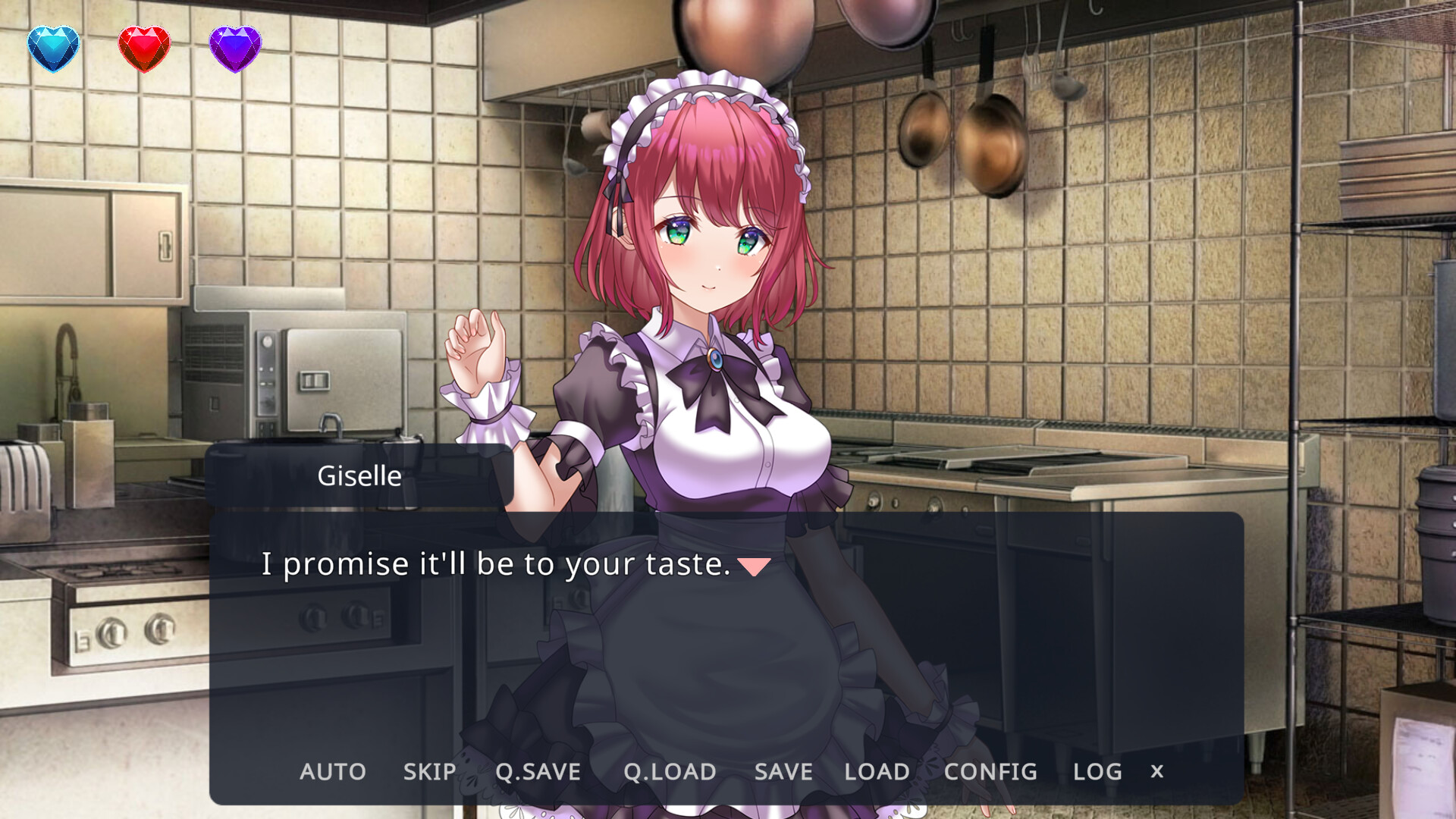1456x819 pixels.
Task: Toggle AUTO mode for dialogue playback
Action: pos(332,771)
